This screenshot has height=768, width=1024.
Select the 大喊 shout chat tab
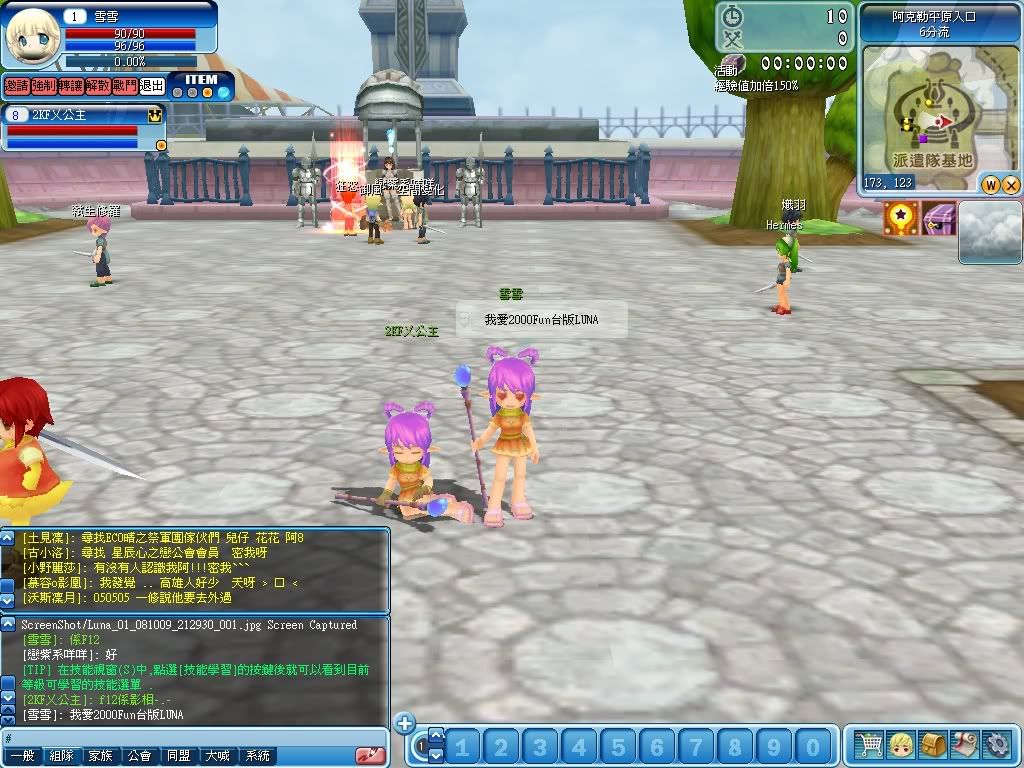point(218,756)
